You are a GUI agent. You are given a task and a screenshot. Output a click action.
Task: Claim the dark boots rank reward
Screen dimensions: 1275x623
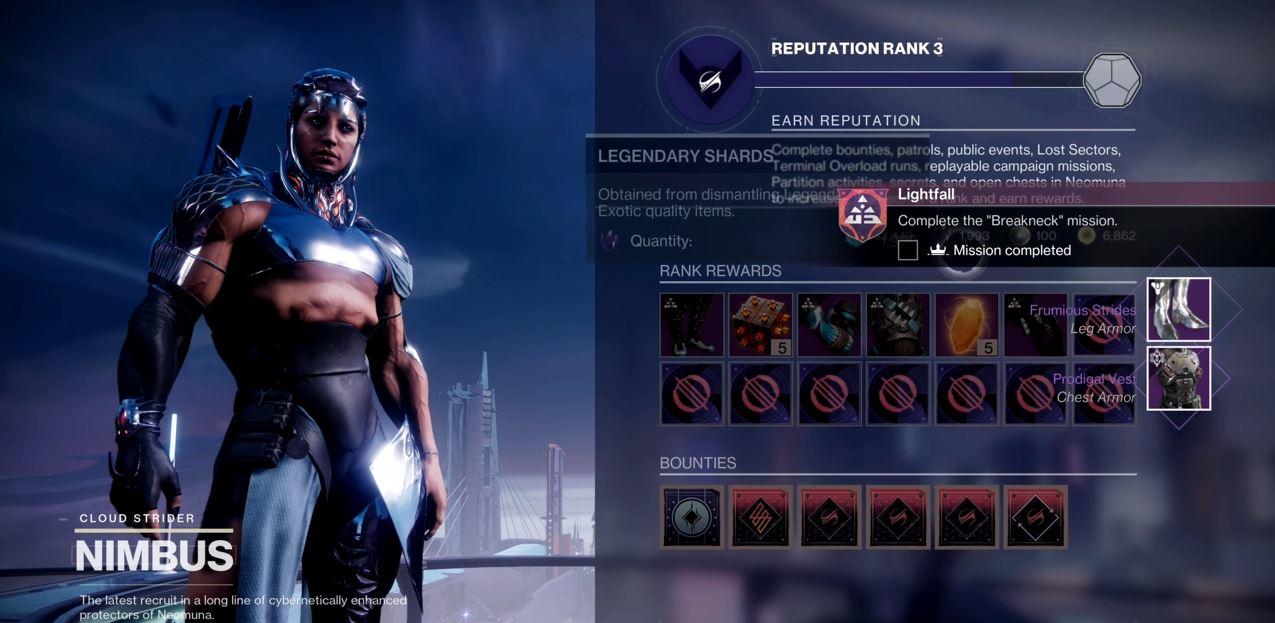point(692,325)
